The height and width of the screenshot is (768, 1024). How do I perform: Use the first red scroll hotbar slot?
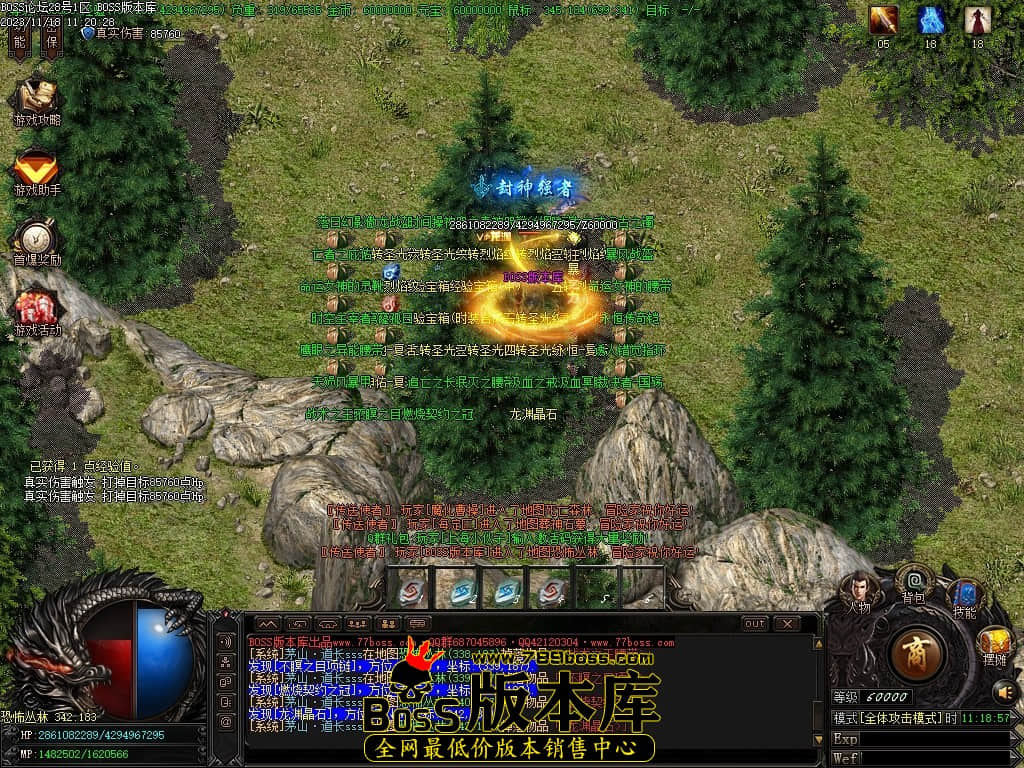coord(410,589)
